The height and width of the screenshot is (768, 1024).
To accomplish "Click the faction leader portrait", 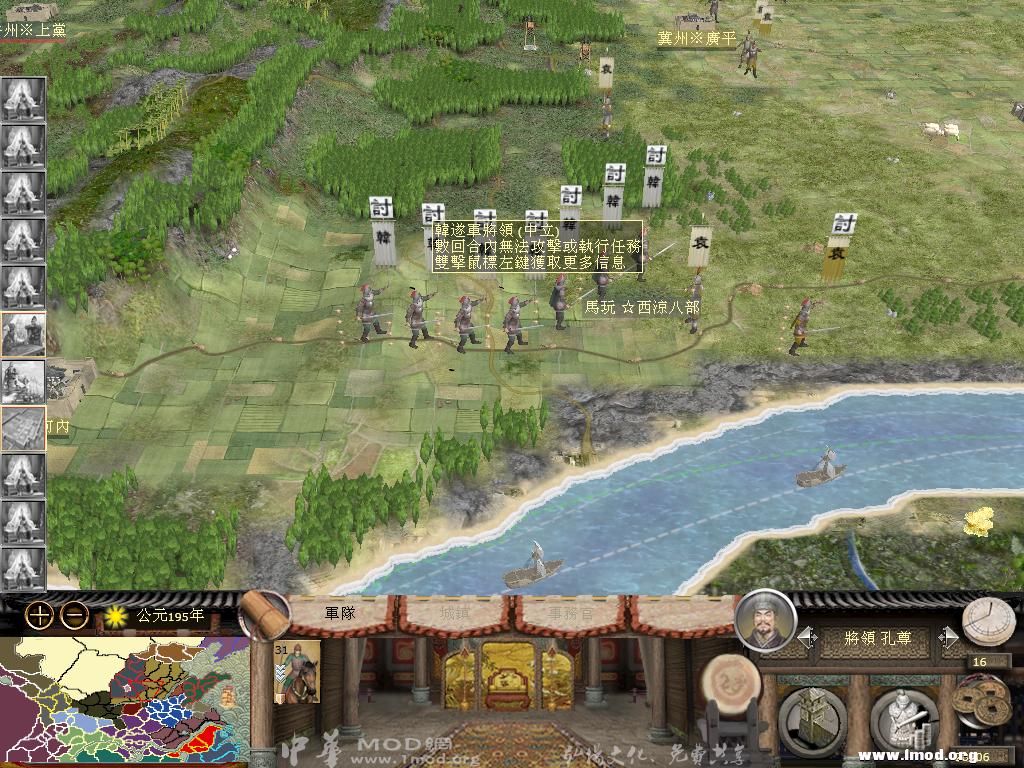I will click(x=765, y=620).
